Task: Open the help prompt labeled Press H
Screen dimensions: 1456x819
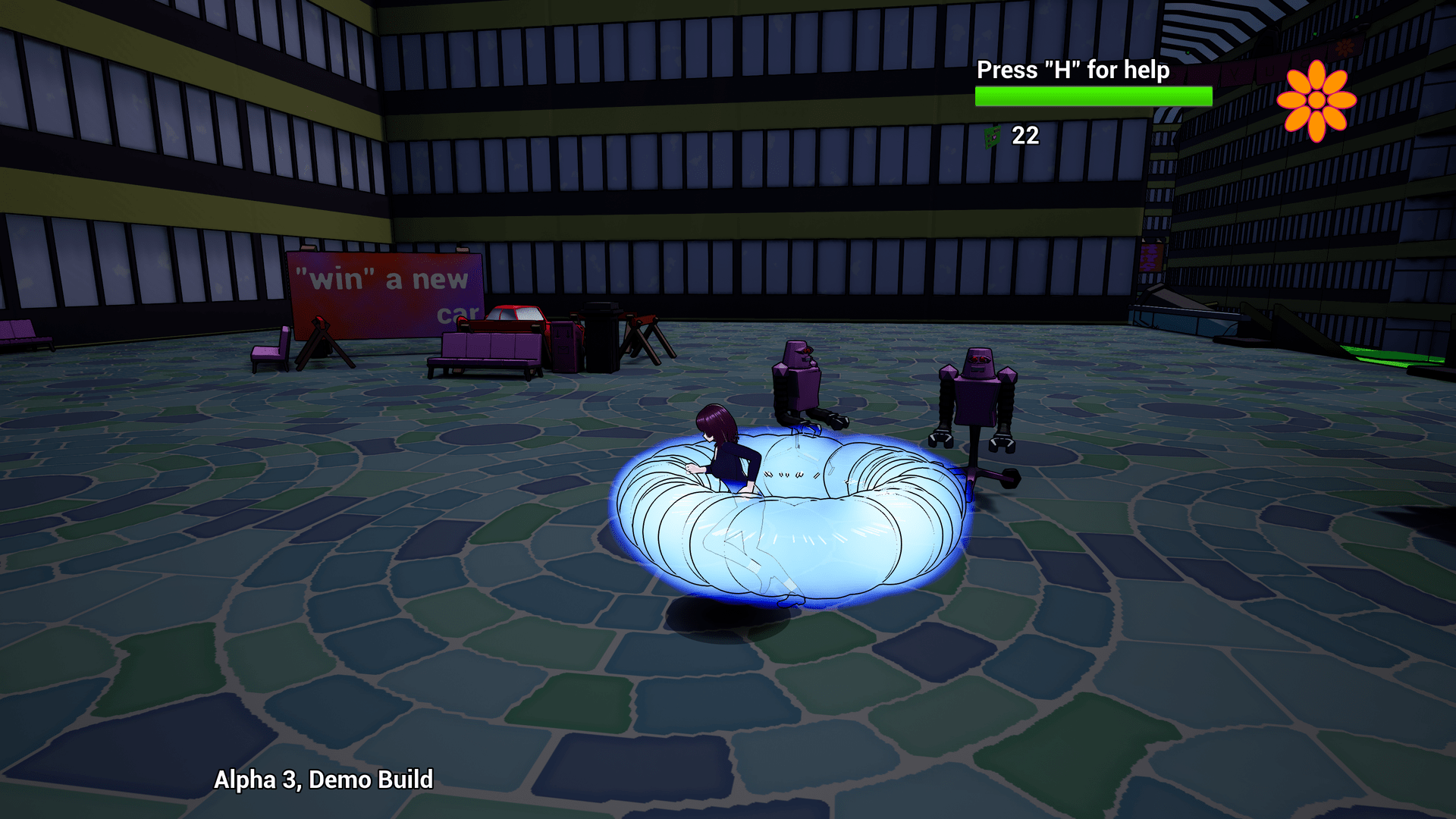Action: [1073, 71]
